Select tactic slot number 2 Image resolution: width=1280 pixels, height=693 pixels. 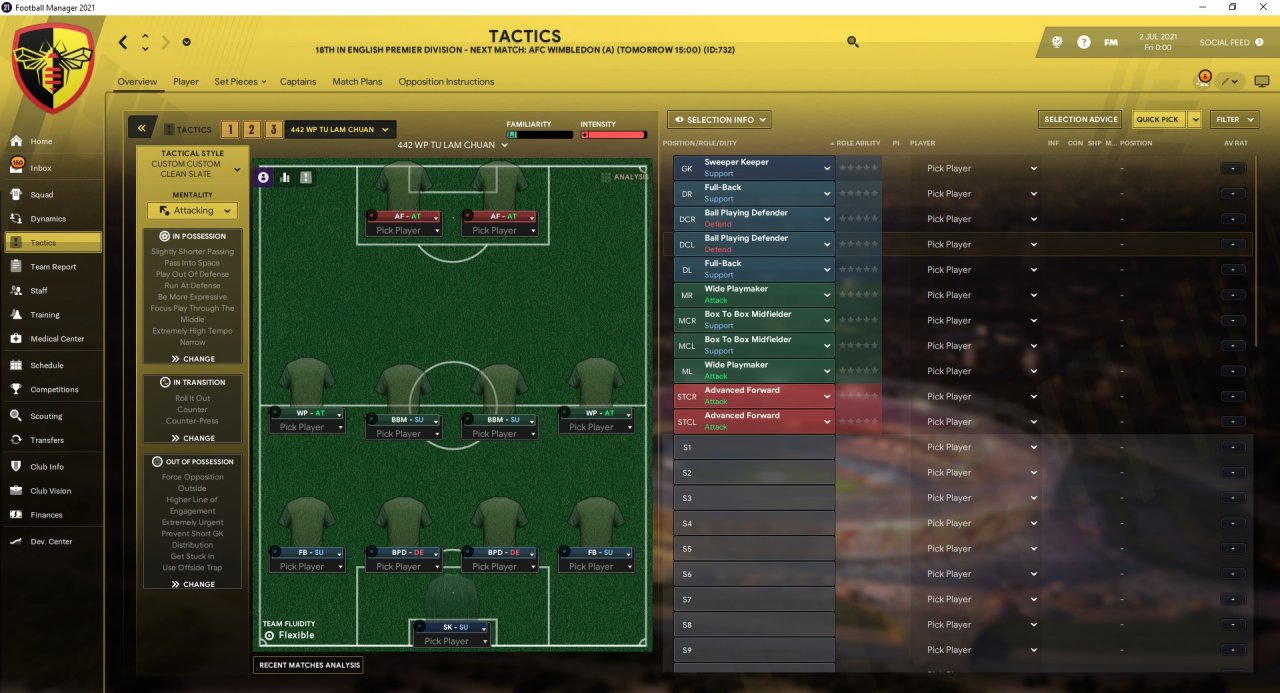tap(252, 129)
